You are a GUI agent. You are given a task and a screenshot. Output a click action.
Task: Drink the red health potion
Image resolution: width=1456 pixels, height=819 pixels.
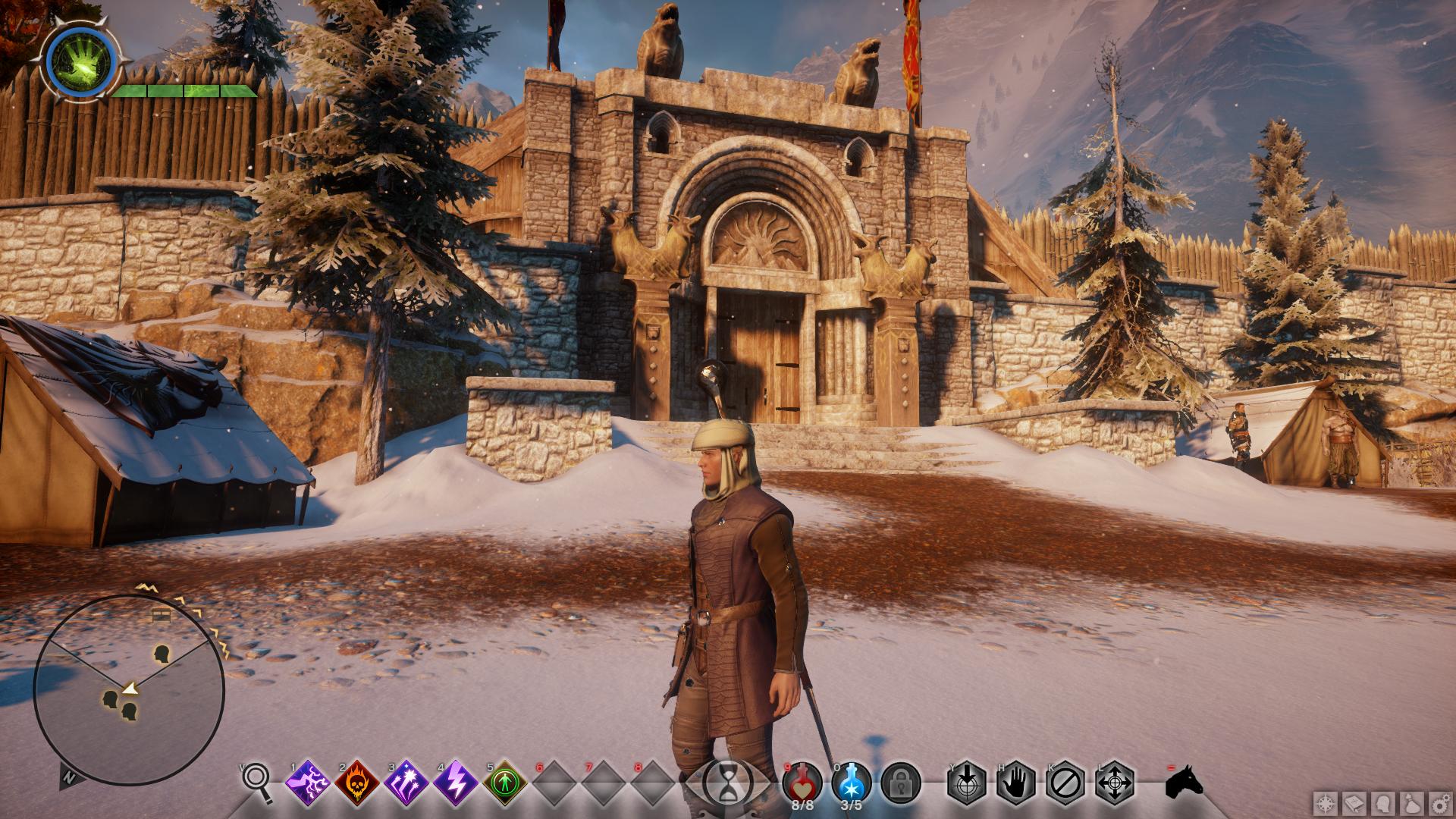tap(802, 781)
